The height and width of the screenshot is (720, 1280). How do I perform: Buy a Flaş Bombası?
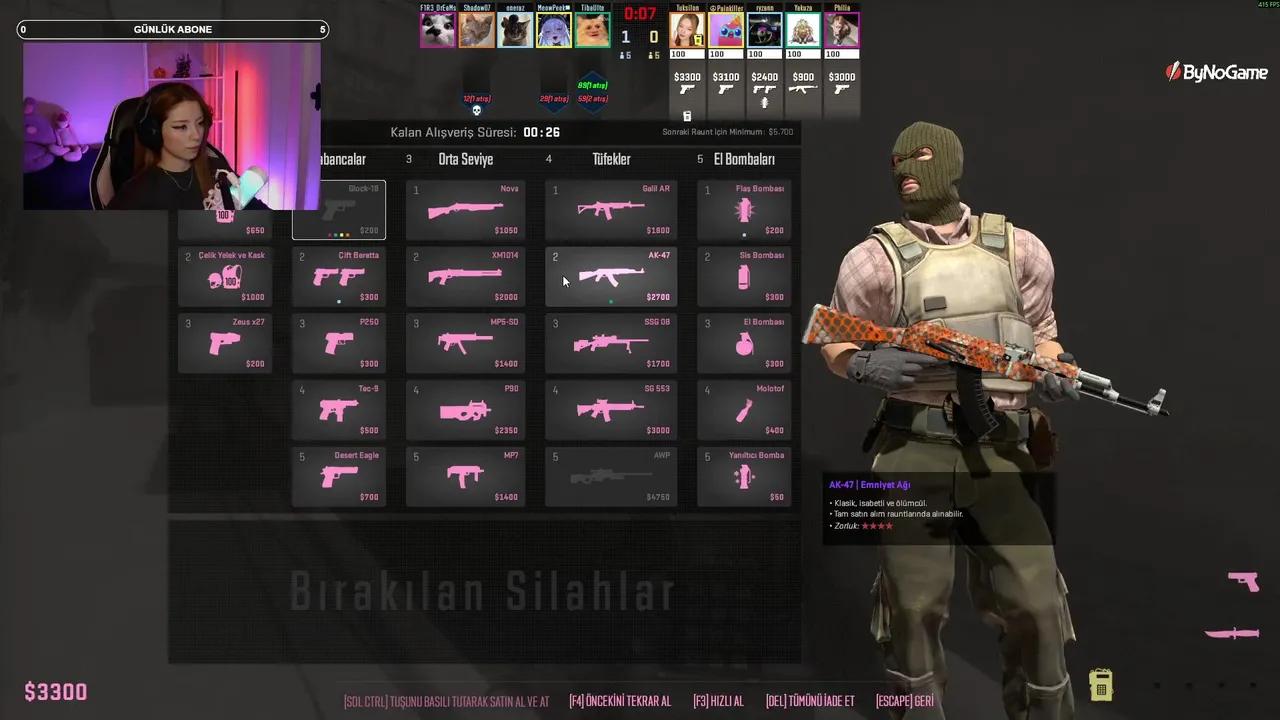click(x=743, y=209)
